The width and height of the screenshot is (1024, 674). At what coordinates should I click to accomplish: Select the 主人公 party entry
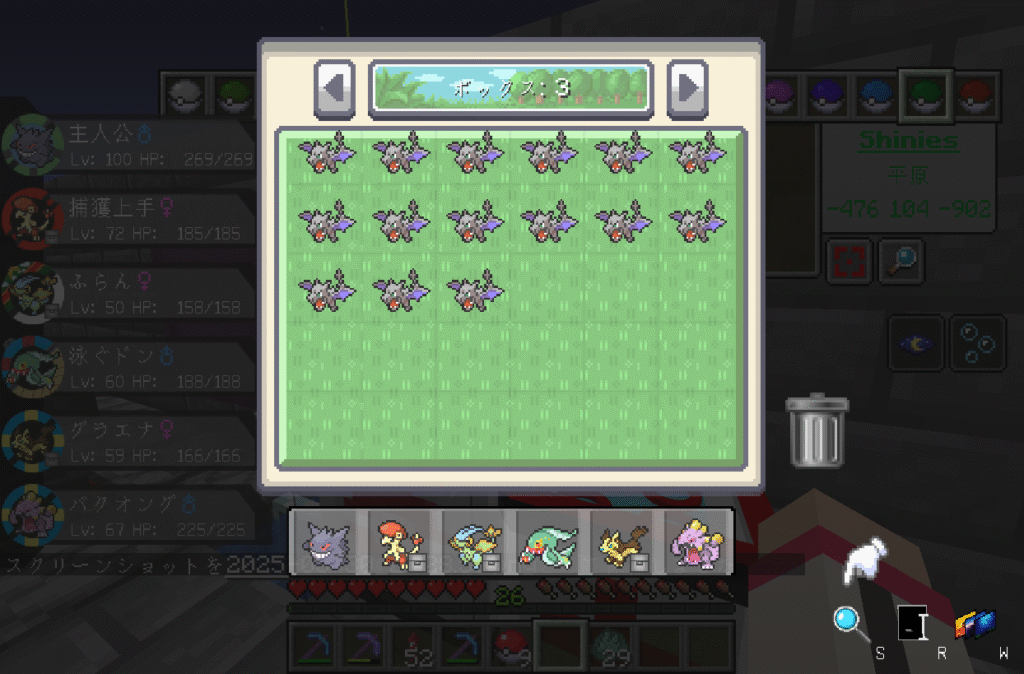(x=130, y=145)
